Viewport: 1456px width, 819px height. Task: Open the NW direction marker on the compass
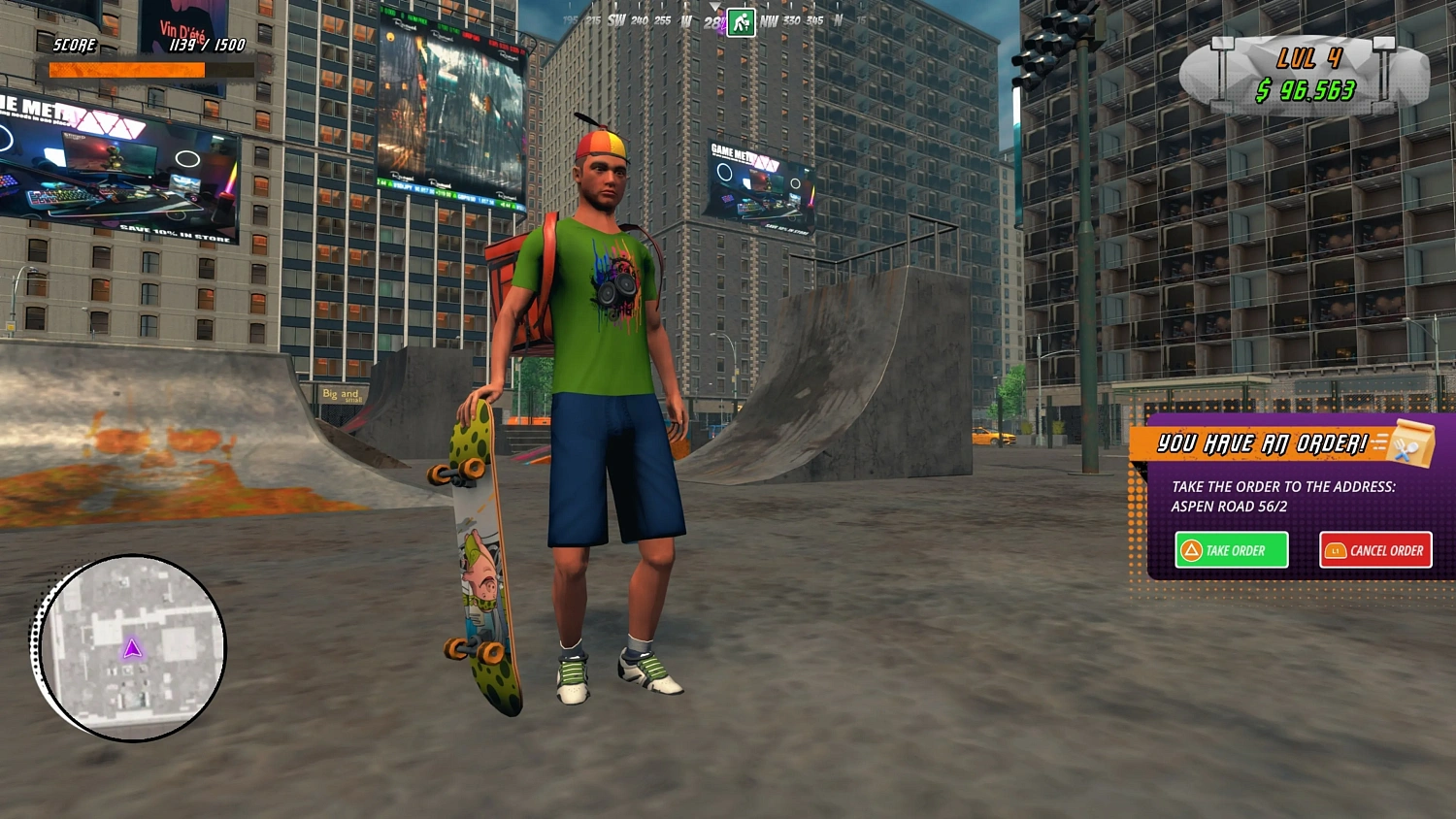tap(768, 20)
